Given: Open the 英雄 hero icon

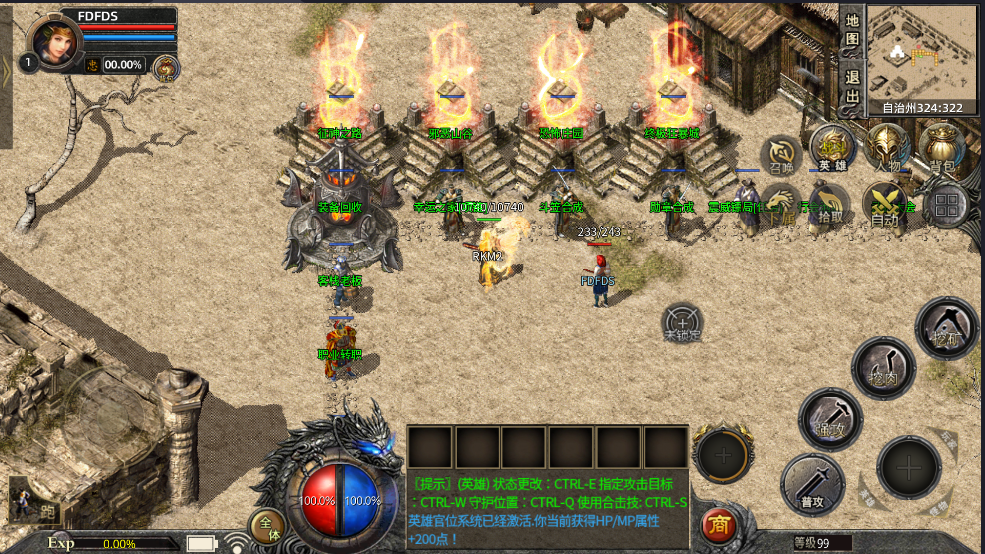Looking at the screenshot, I should (832, 150).
